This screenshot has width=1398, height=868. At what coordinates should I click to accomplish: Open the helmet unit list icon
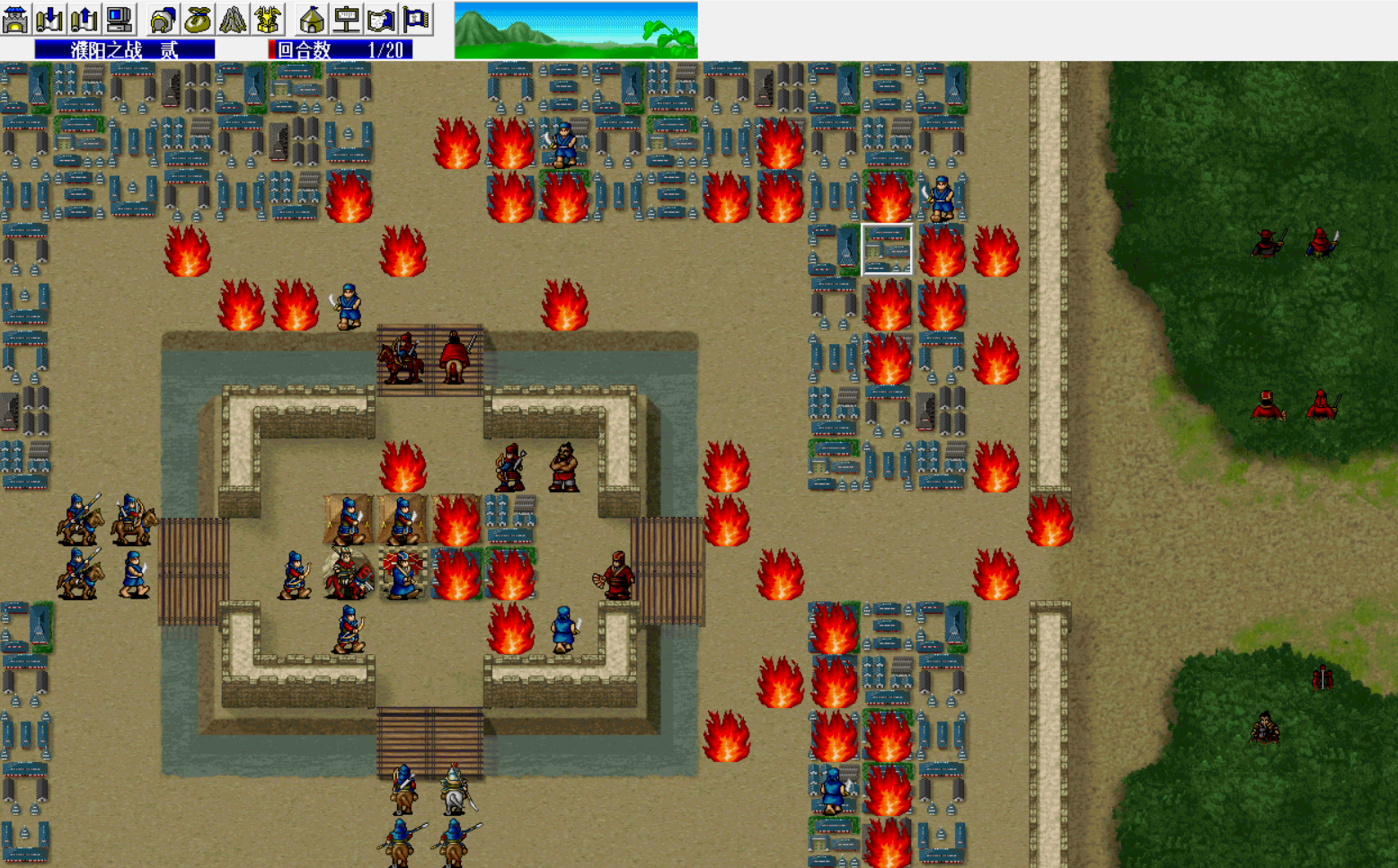(x=163, y=19)
